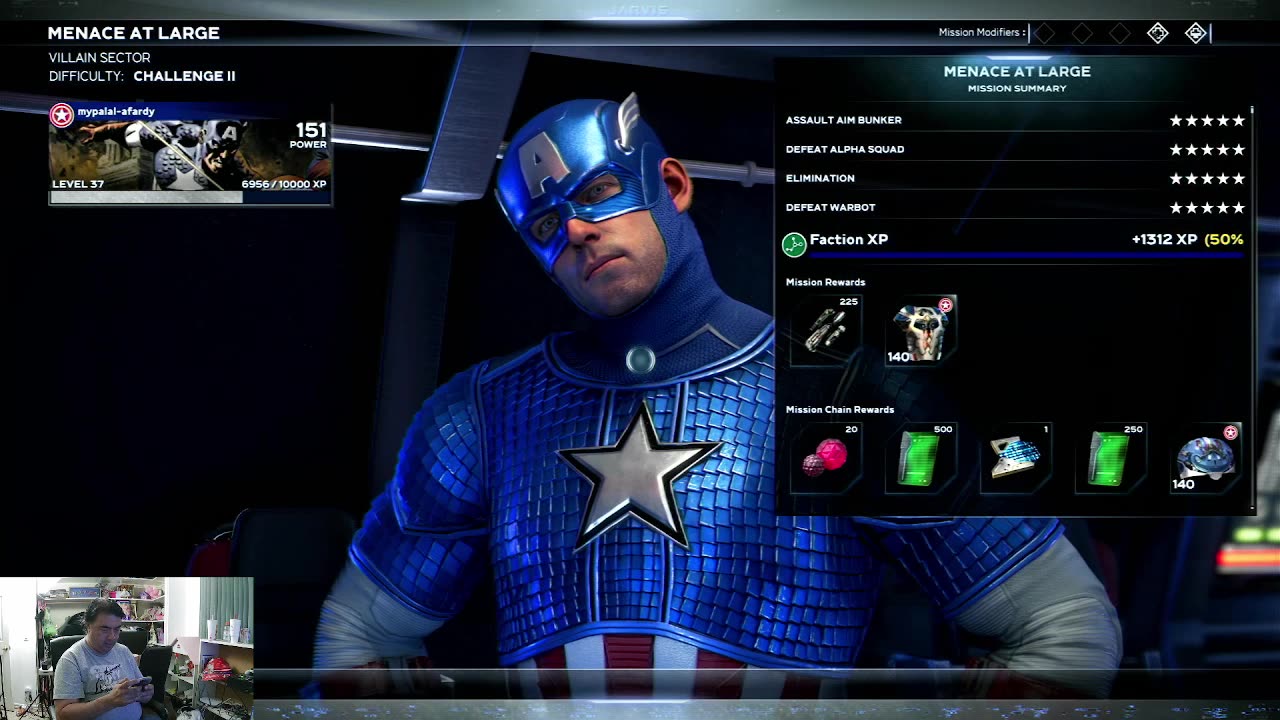Open the Mission Summary header tab
Screen dimensions: 1280x720
pyautogui.click(x=1015, y=88)
